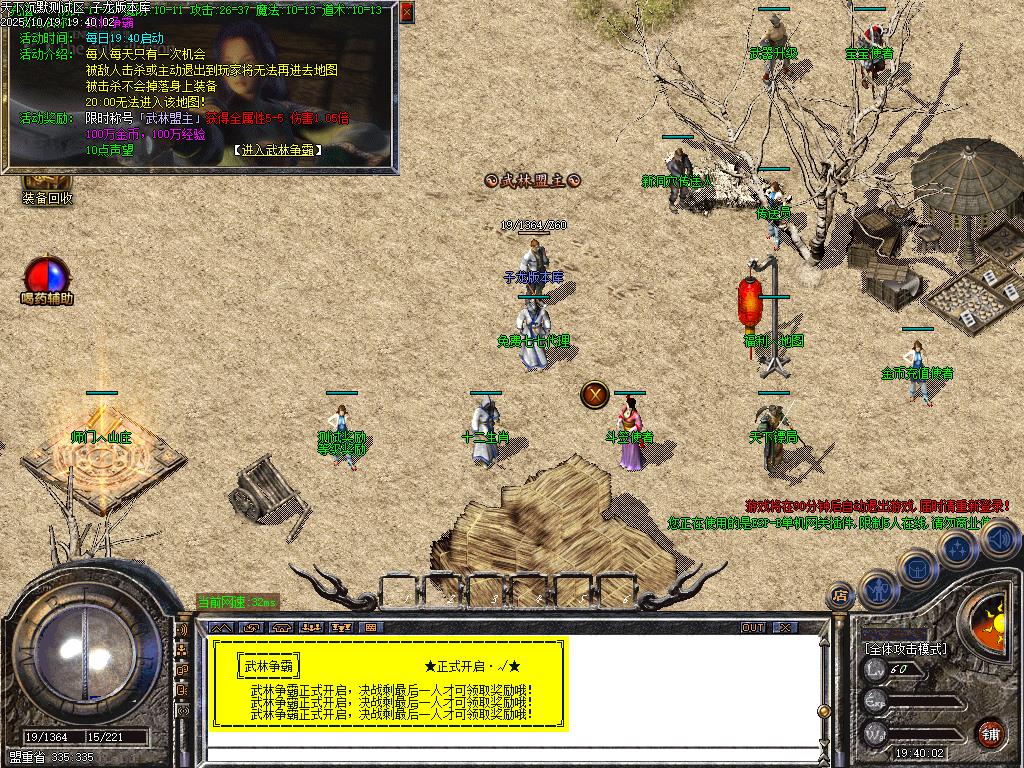Open the 店 shop button
The image size is (1024, 768).
(x=840, y=595)
